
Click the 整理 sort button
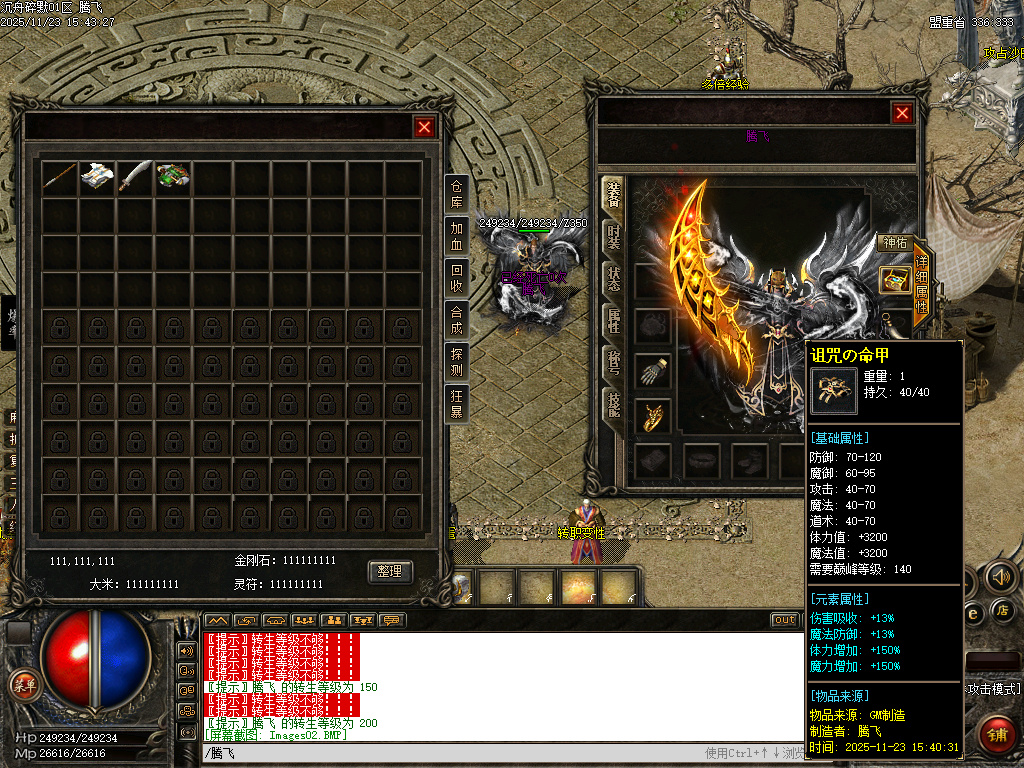(390, 572)
